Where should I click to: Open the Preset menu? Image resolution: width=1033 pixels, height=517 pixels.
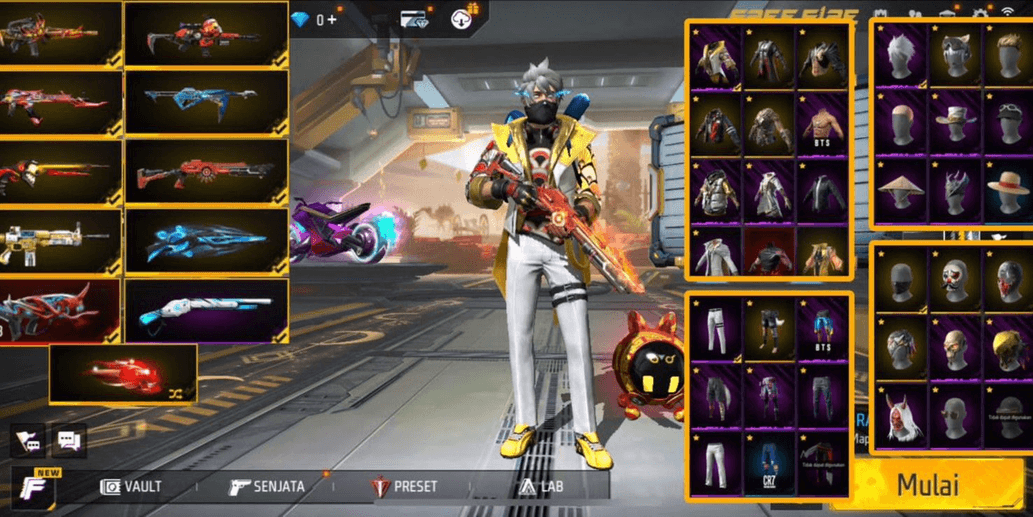click(x=404, y=487)
